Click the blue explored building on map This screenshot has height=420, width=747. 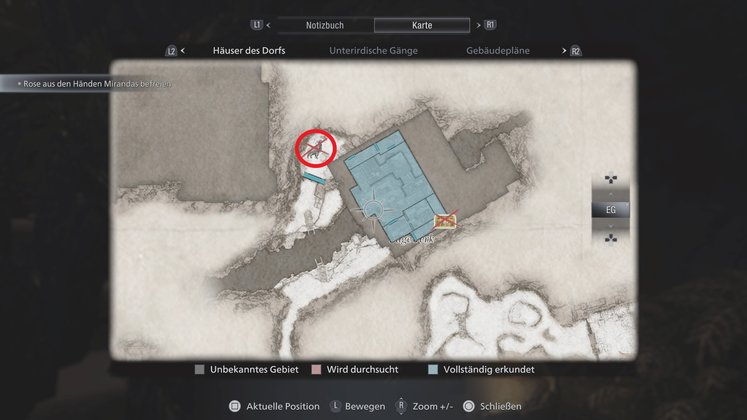click(390, 172)
